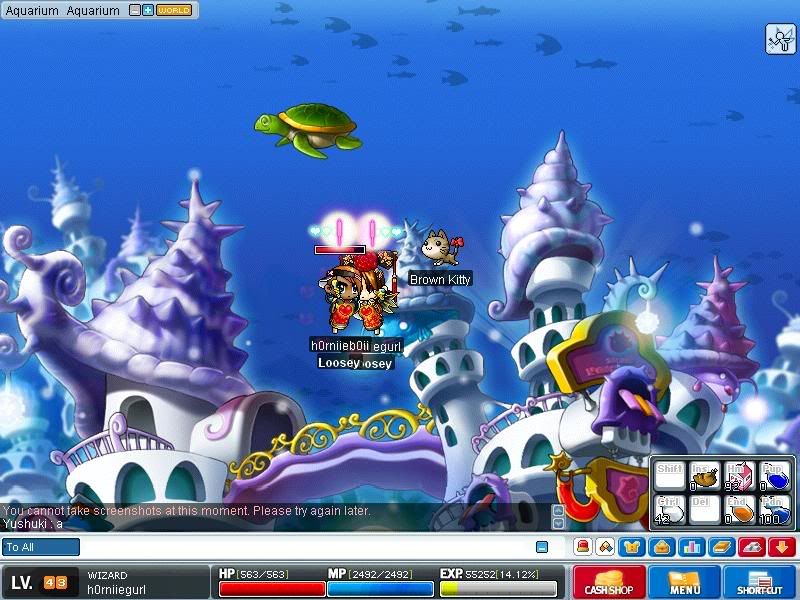The width and height of the screenshot is (800, 600).
Task: Click the chat text entry field
Action: (x=300, y=547)
